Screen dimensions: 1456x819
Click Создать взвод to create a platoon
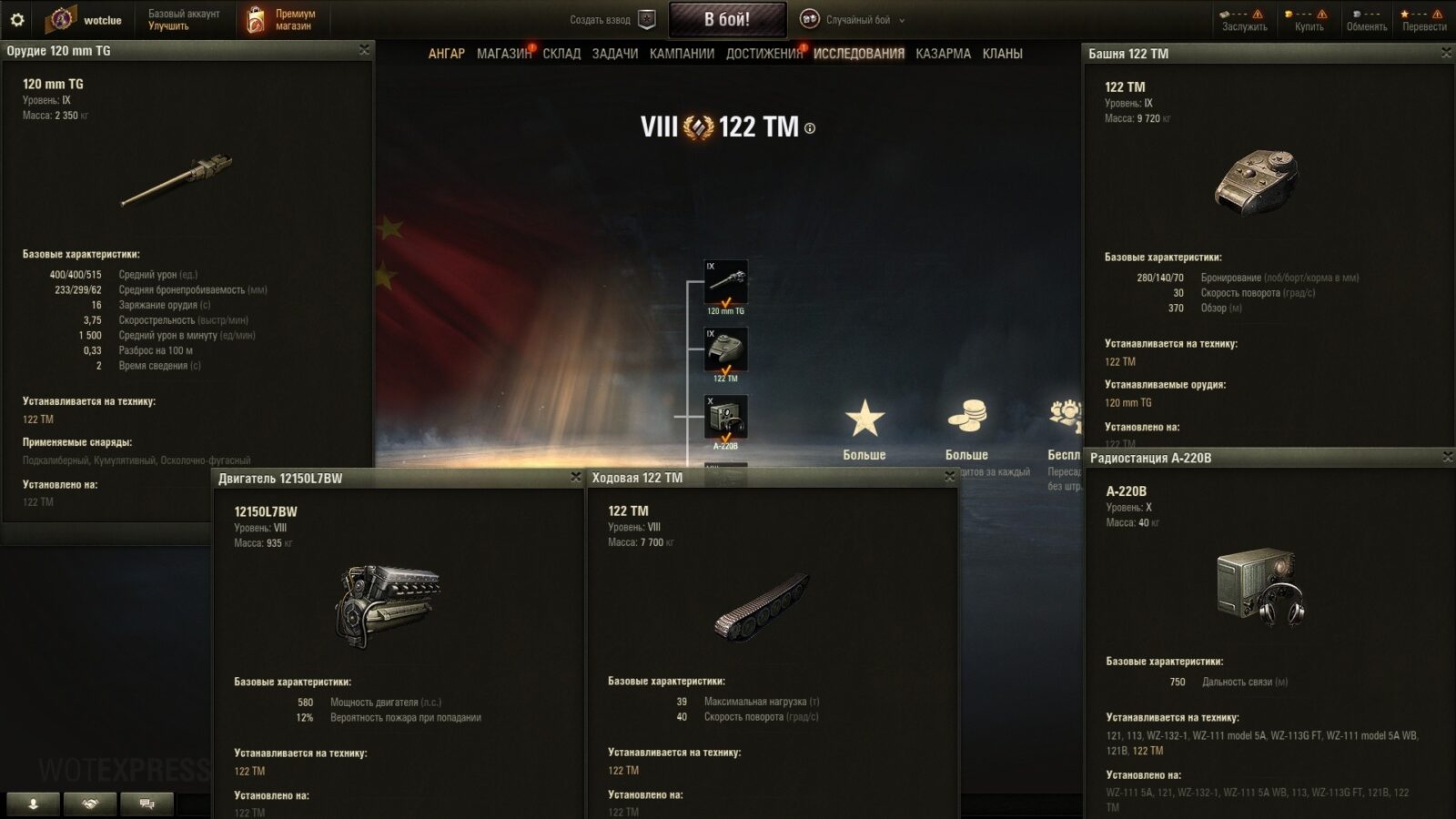tap(612, 20)
